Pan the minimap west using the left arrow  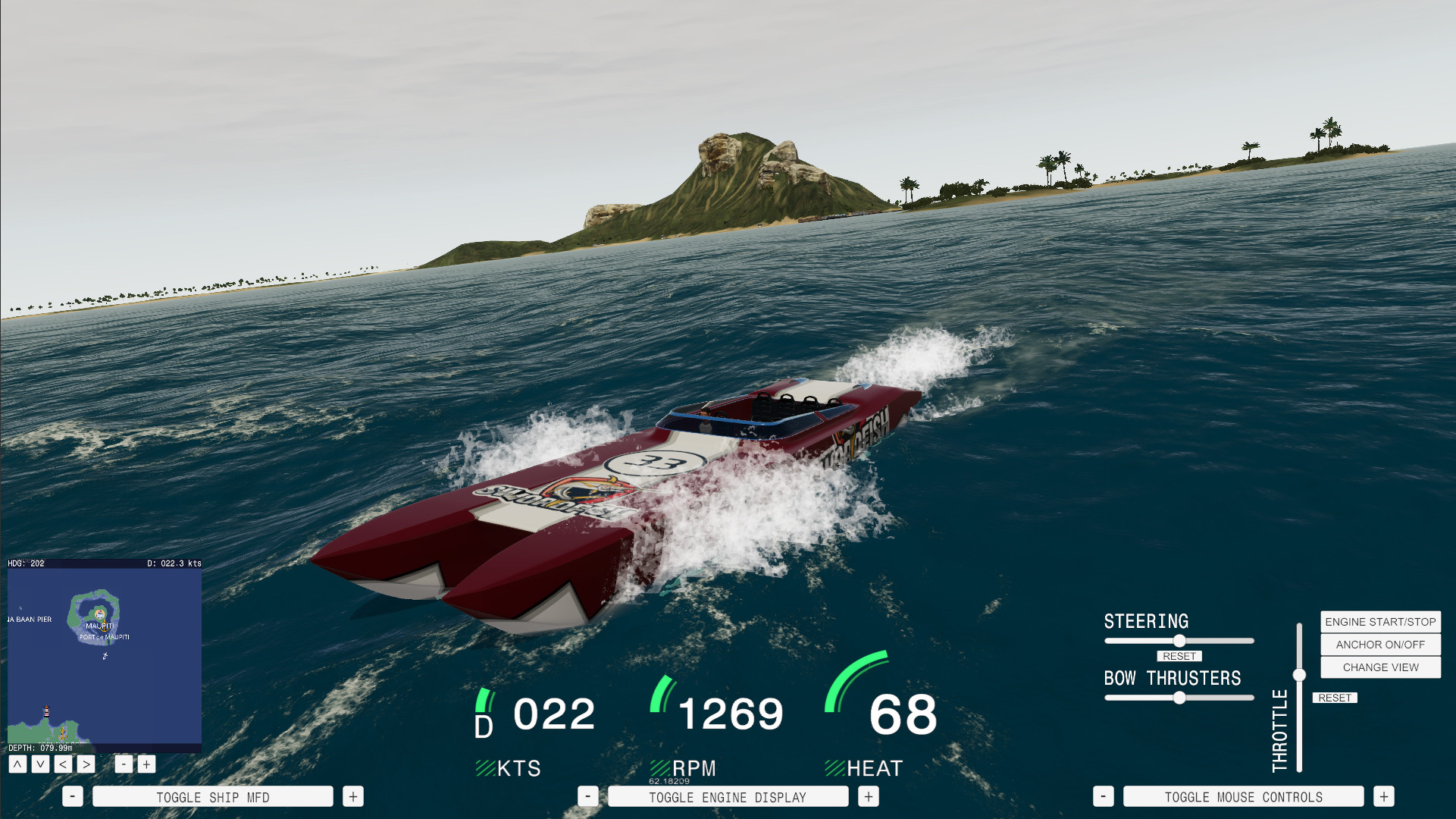pos(63,764)
